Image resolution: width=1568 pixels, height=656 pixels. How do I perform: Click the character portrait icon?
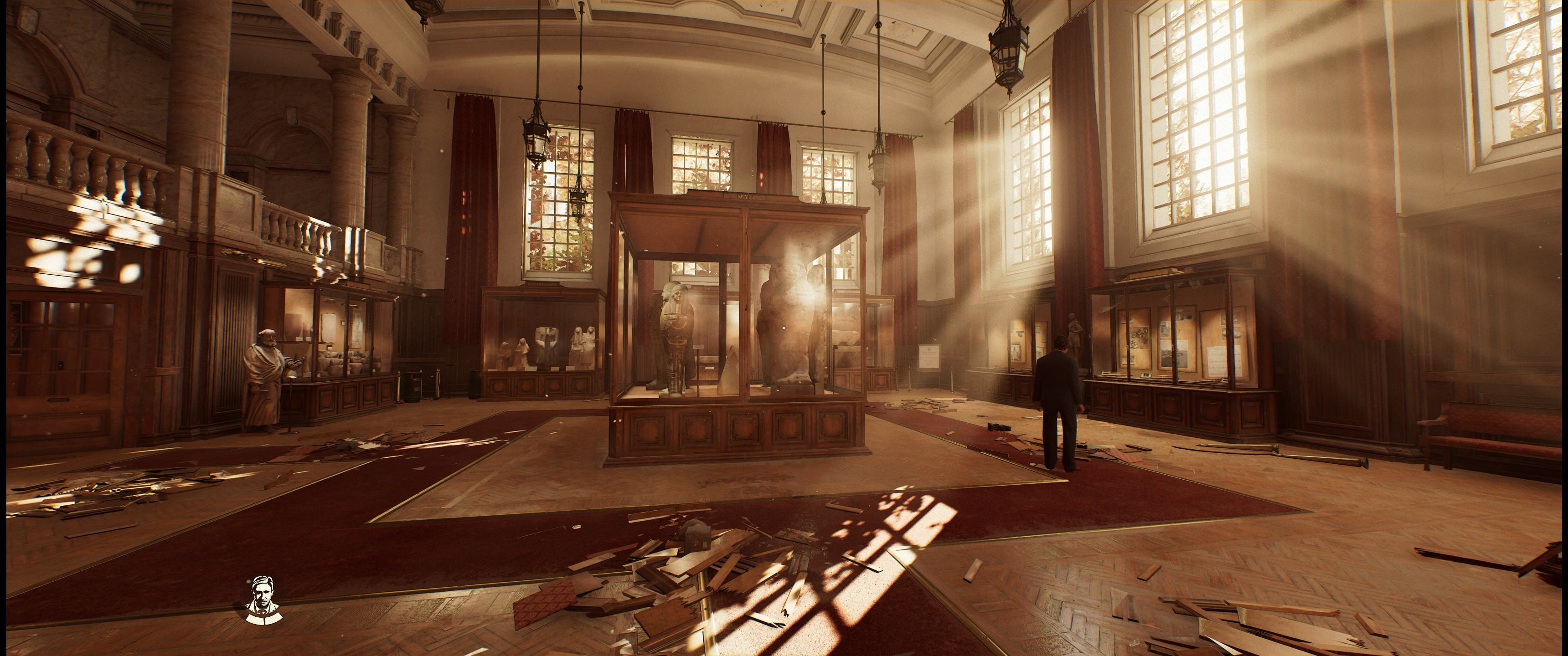[262, 600]
